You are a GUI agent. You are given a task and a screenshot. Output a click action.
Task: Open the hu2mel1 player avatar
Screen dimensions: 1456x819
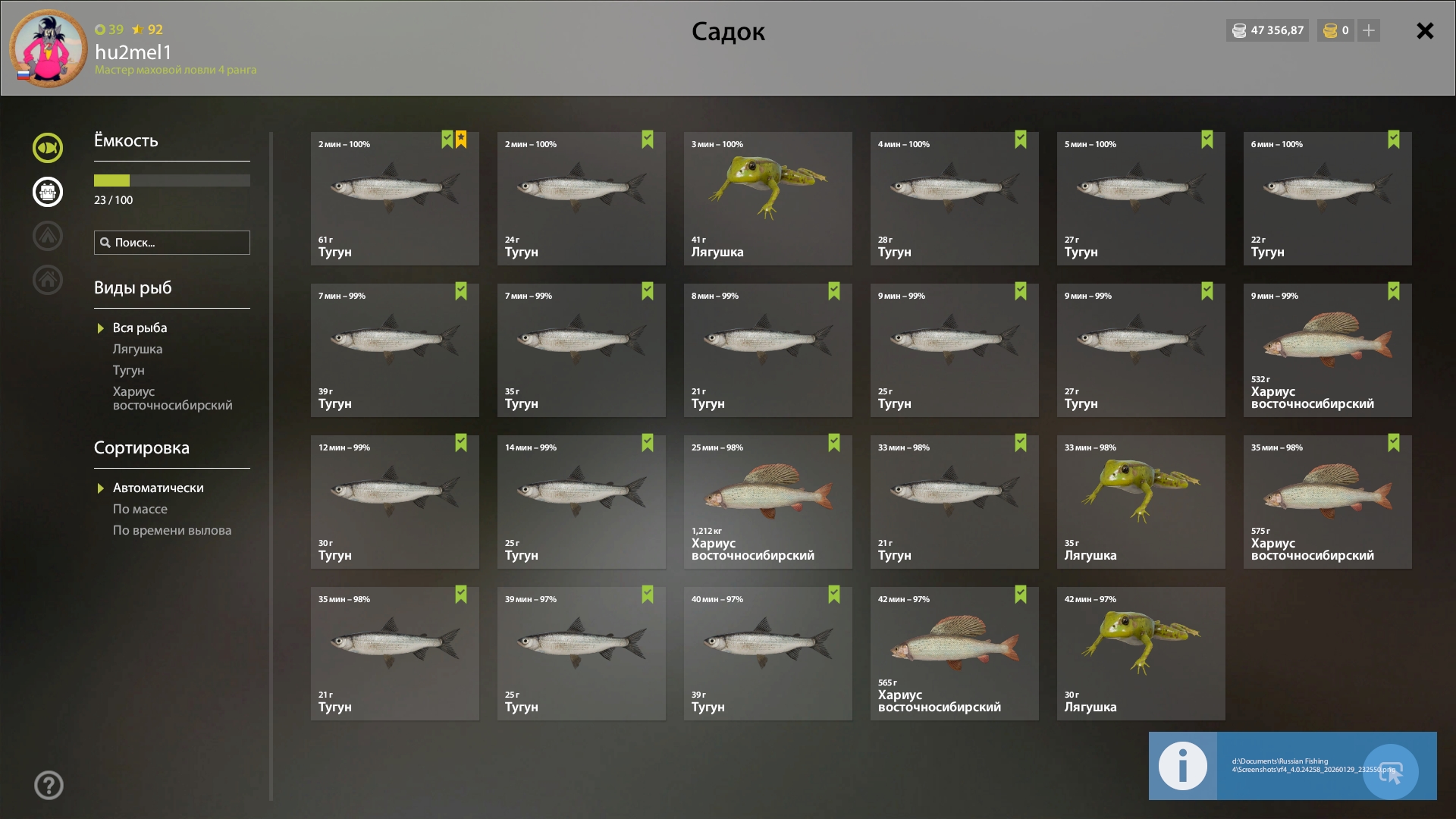point(49,49)
